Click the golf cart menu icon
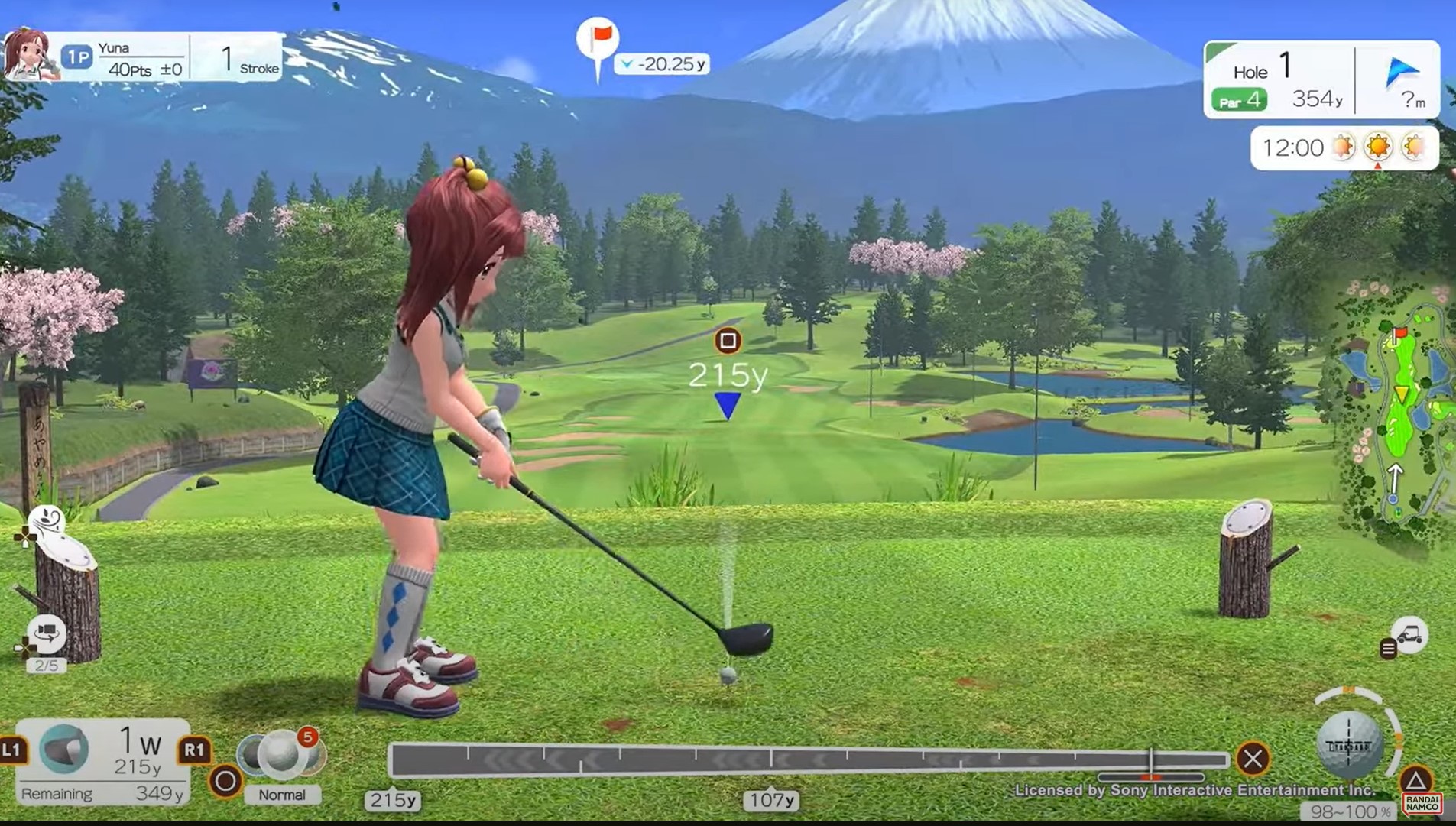This screenshot has height=826, width=1456. point(1409,635)
